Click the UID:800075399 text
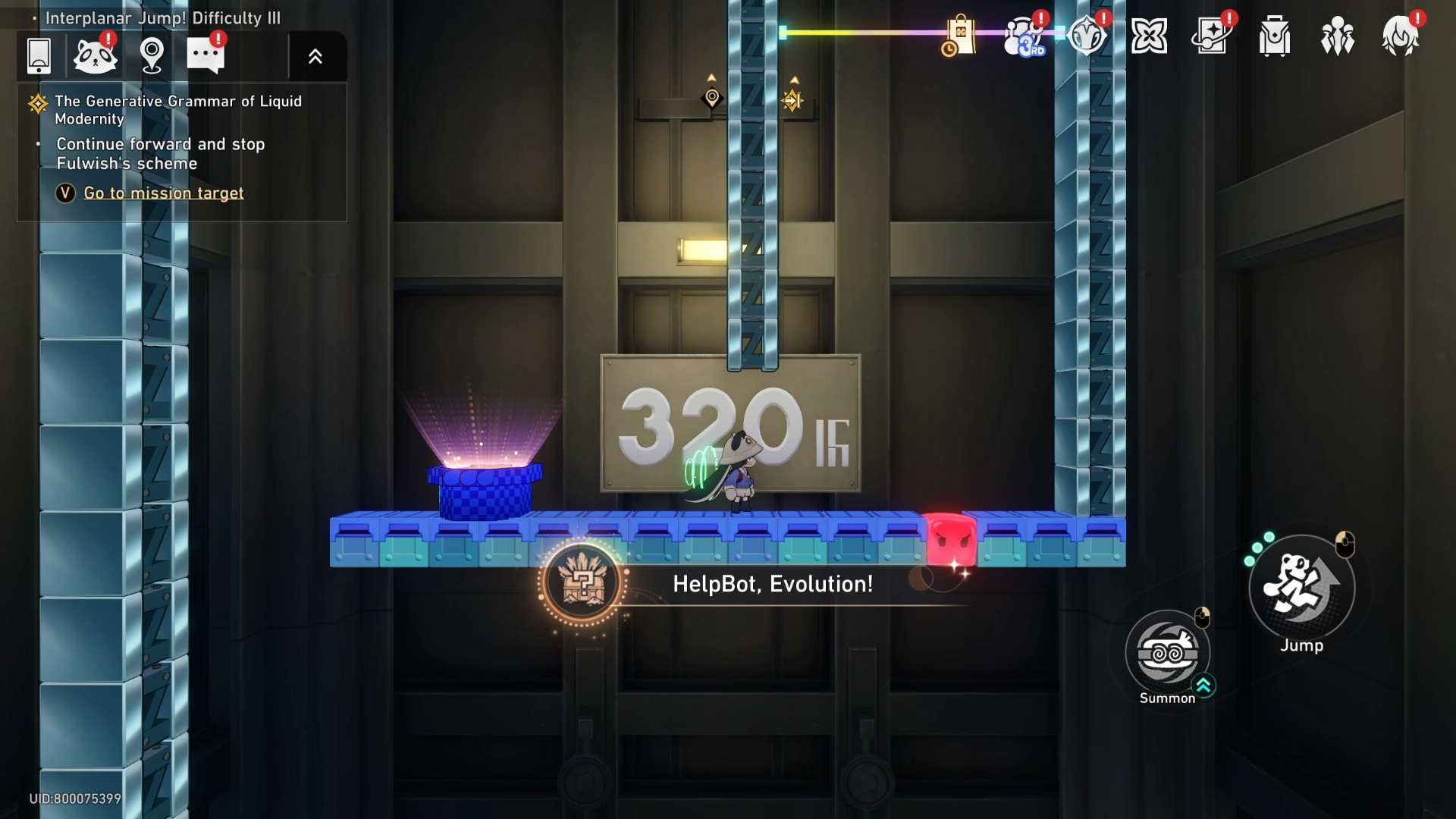 (x=74, y=799)
